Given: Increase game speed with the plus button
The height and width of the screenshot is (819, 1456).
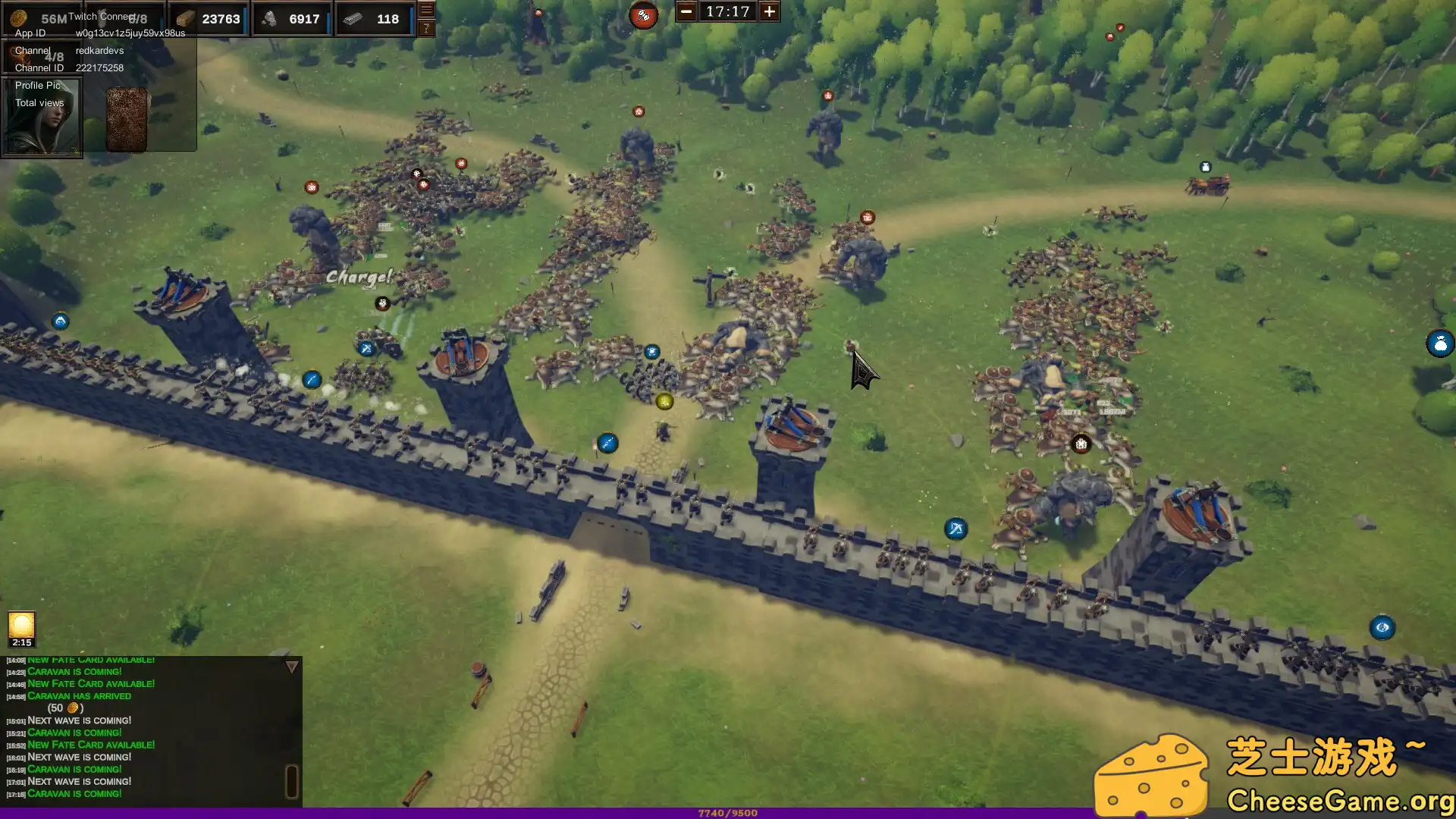Looking at the screenshot, I should point(768,11).
